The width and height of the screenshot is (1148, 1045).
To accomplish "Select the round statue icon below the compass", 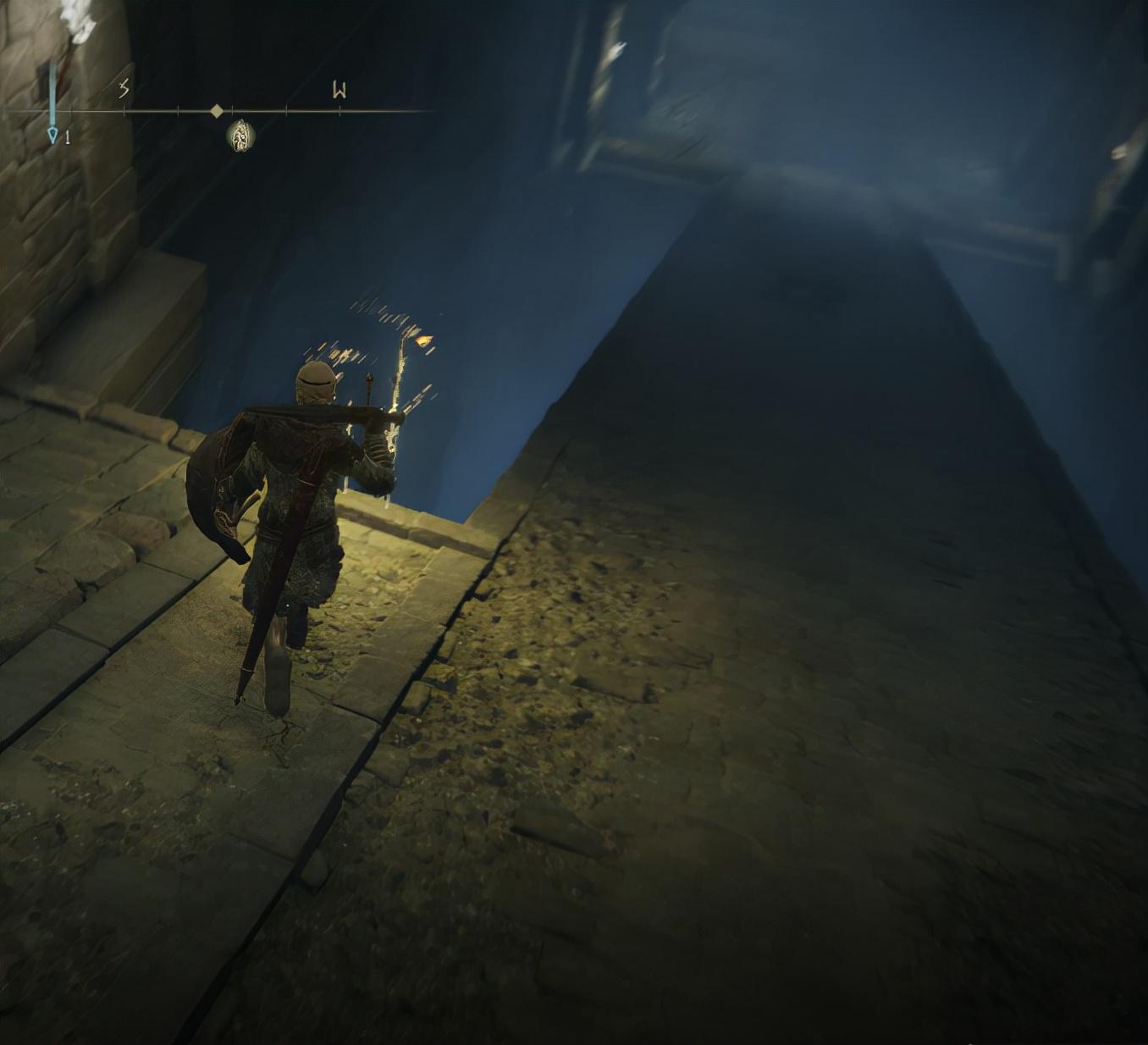I will 241,135.
